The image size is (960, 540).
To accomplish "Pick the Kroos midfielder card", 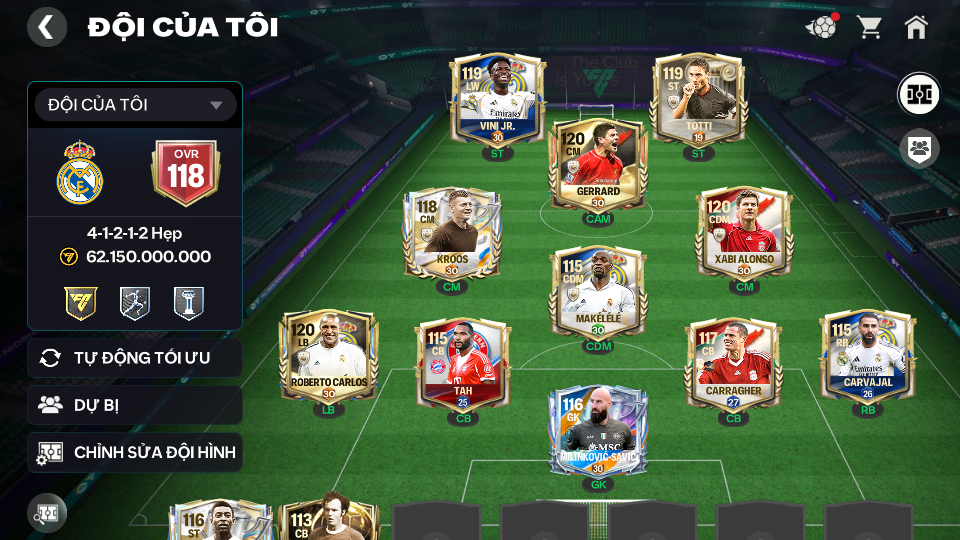I will (451, 234).
